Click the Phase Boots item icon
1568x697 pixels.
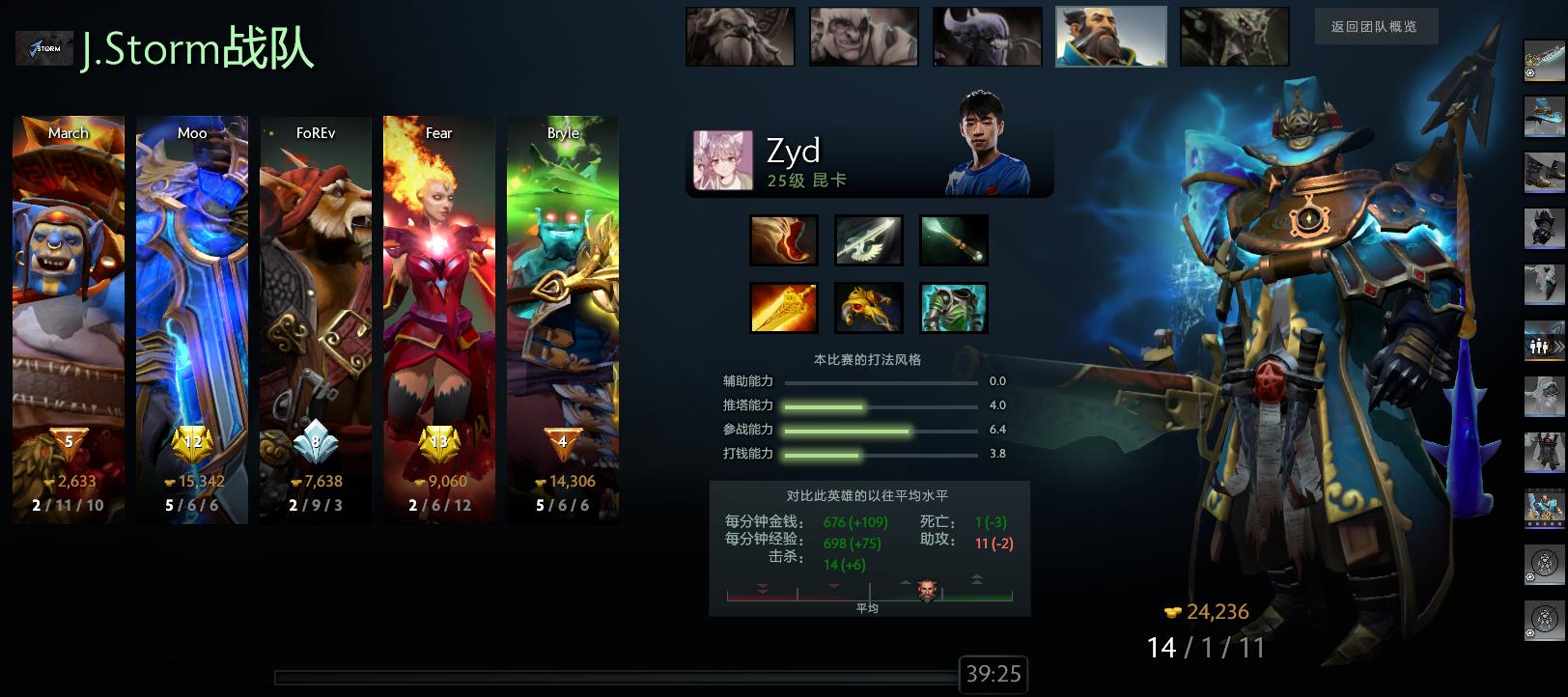point(785,239)
